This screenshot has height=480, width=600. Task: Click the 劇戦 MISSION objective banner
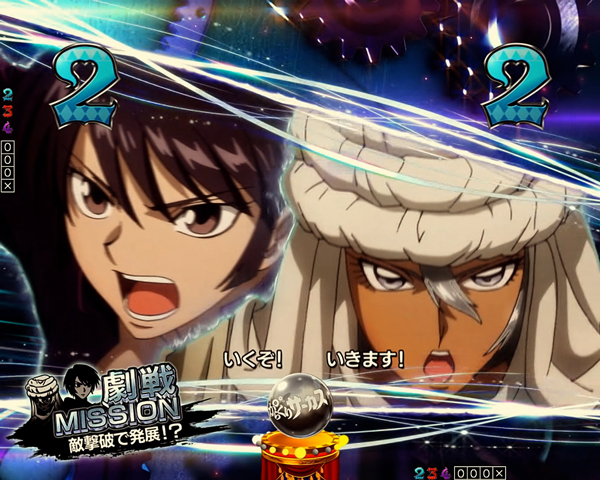[x=120, y=405]
